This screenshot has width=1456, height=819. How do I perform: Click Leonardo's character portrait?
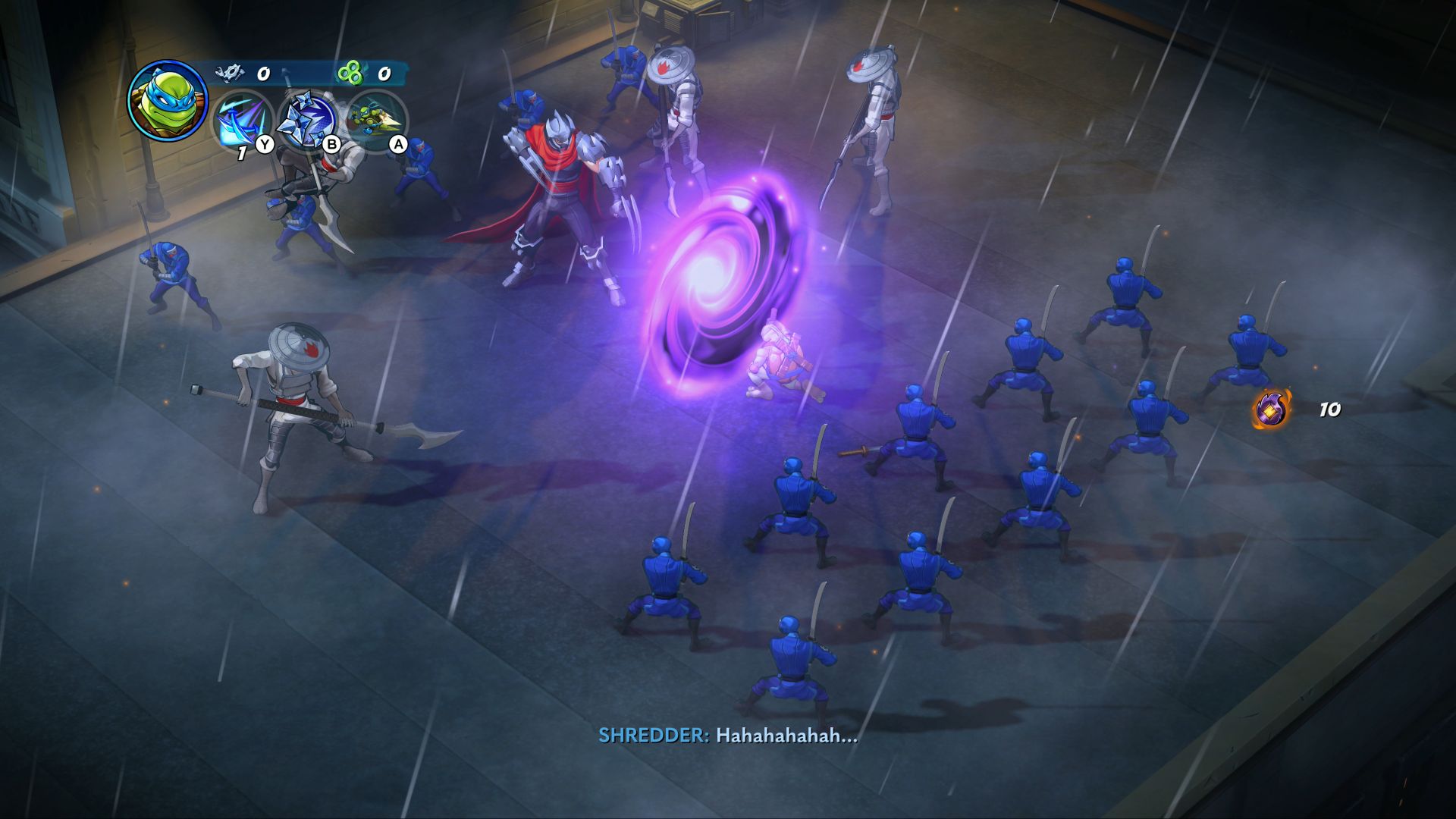pyautogui.click(x=168, y=100)
